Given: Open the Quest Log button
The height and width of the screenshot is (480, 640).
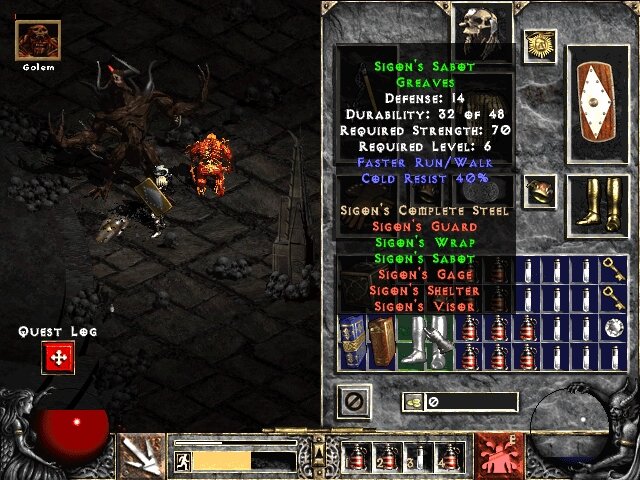Looking at the screenshot, I should click(58, 357).
